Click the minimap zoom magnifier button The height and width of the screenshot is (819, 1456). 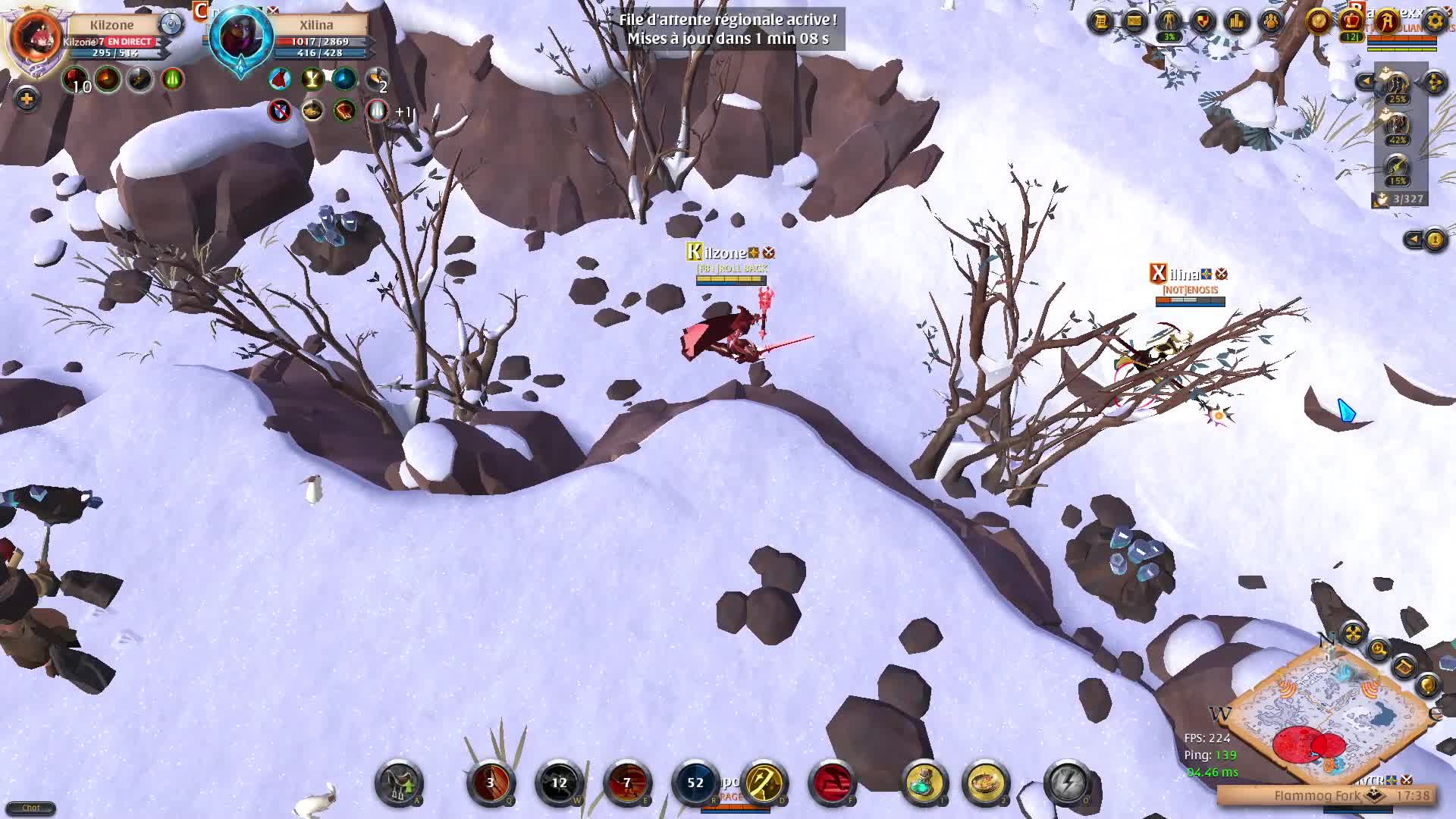[1378, 649]
